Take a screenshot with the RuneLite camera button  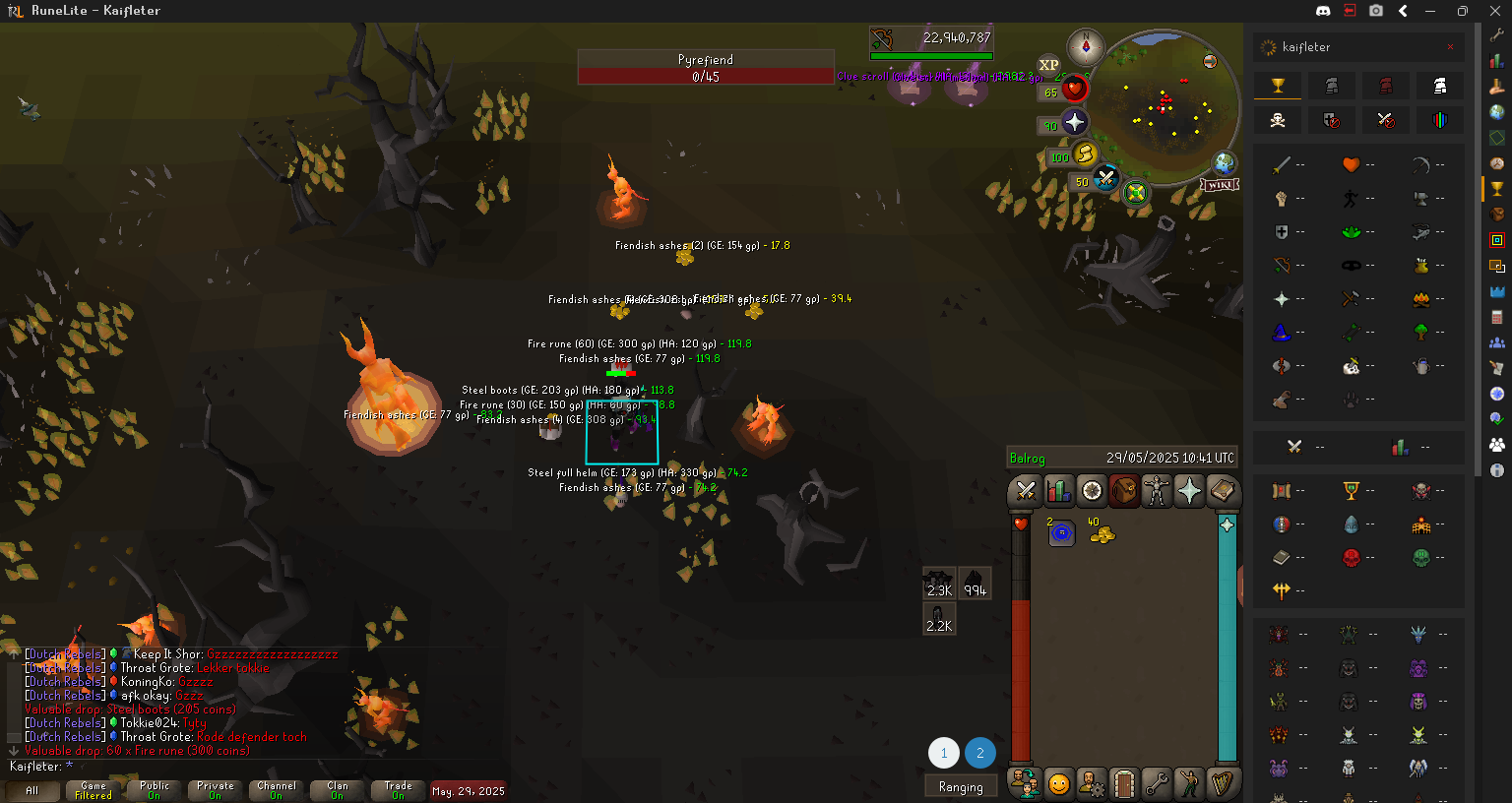click(1376, 11)
